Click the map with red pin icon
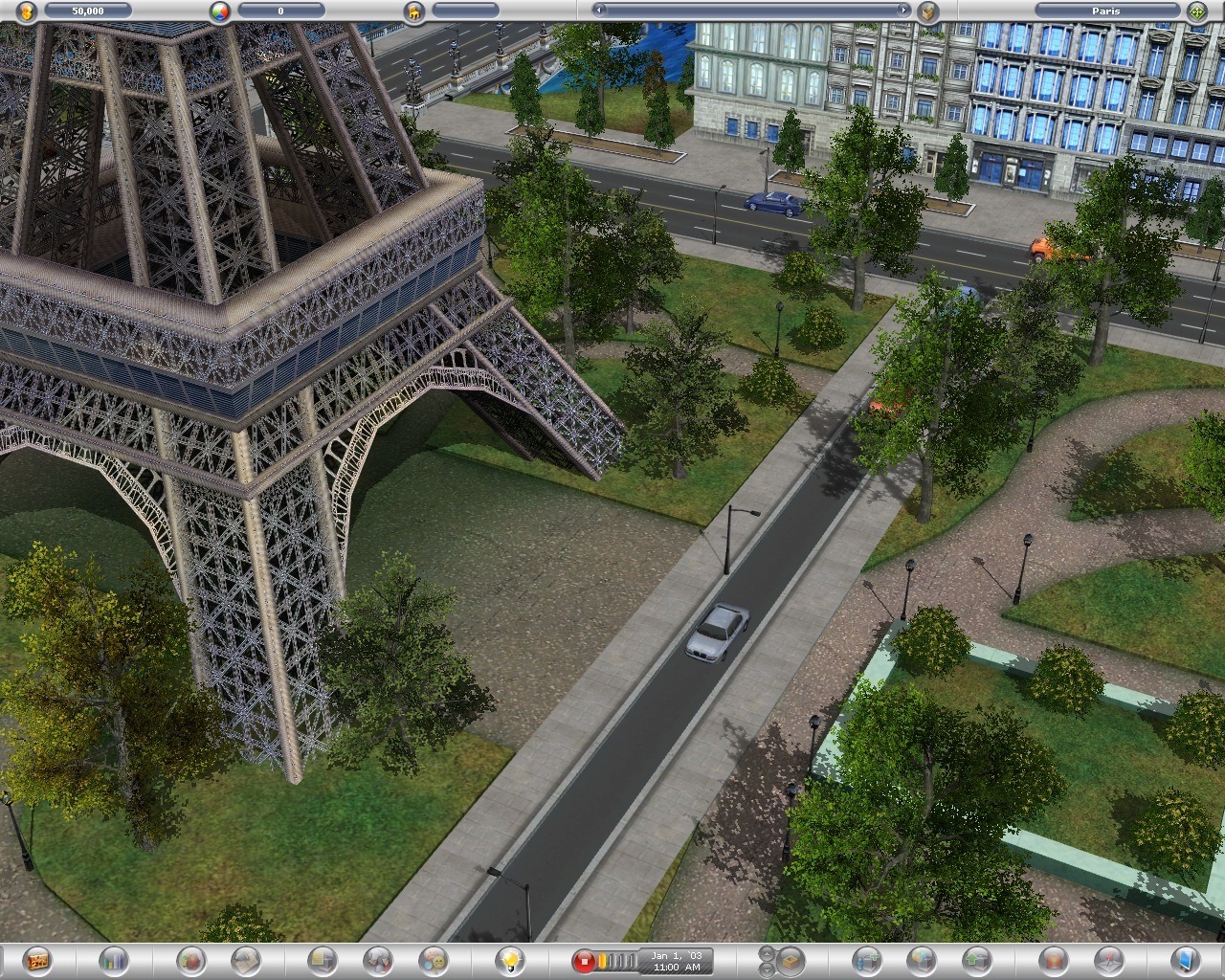 (1107, 959)
